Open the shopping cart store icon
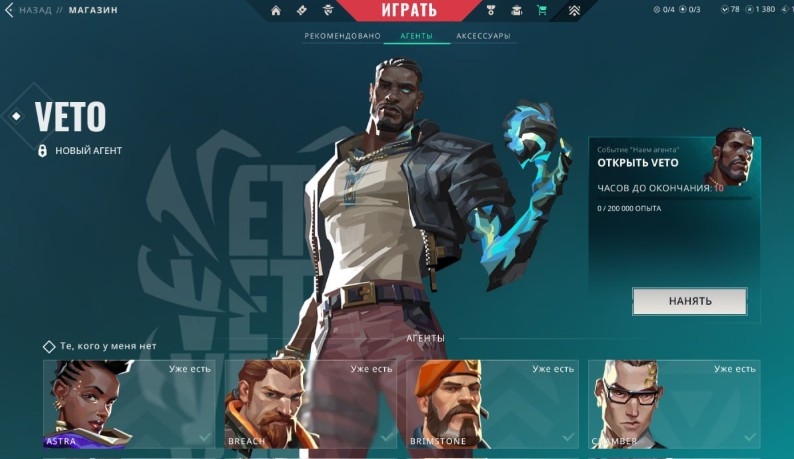The height and width of the screenshot is (459, 794). coord(542,11)
